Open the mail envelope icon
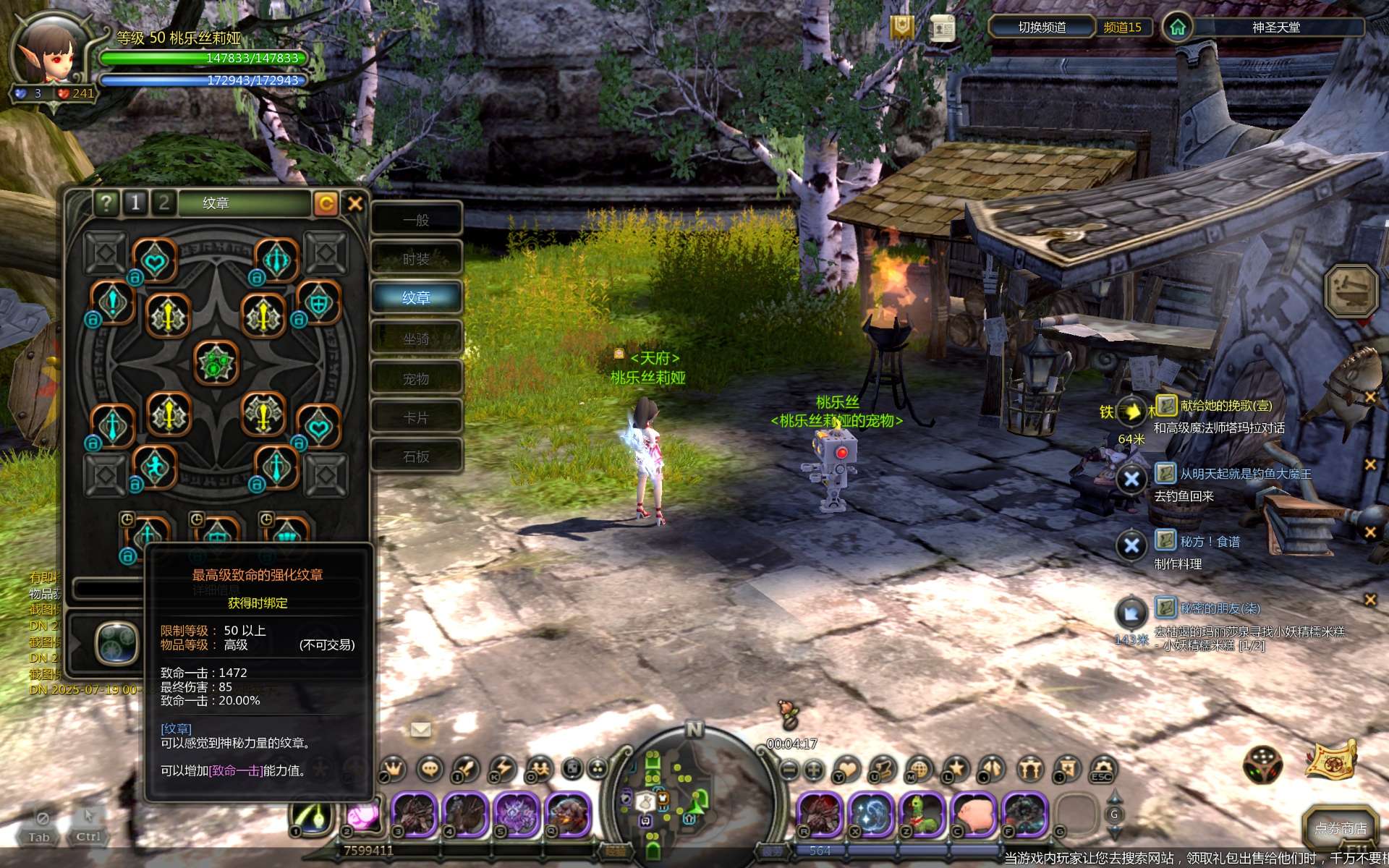The image size is (1389, 868). pos(420,729)
